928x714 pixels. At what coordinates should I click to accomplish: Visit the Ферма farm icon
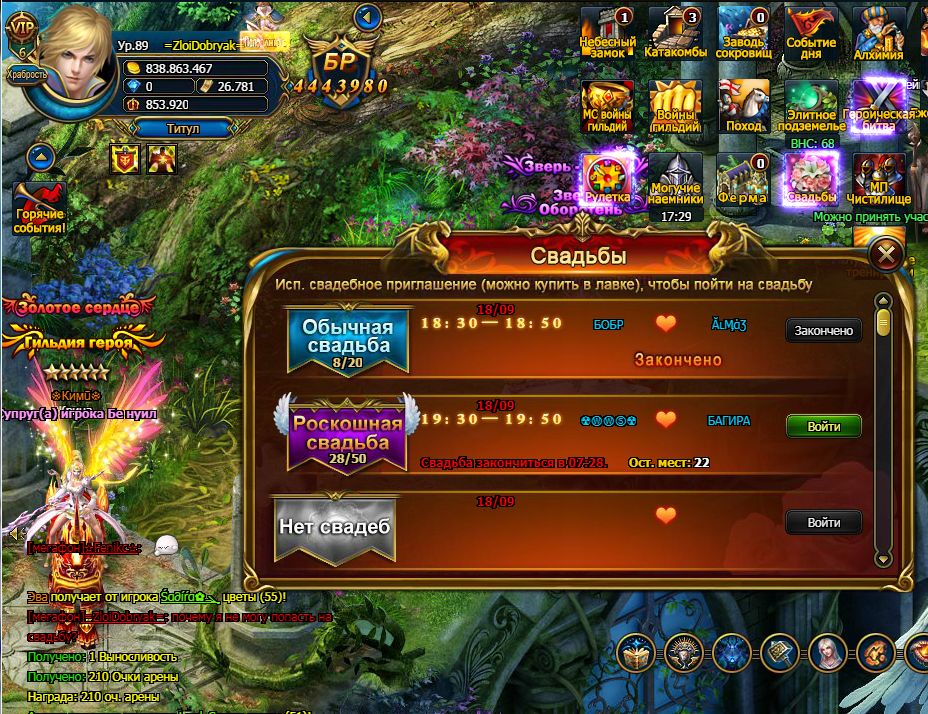point(743,180)
